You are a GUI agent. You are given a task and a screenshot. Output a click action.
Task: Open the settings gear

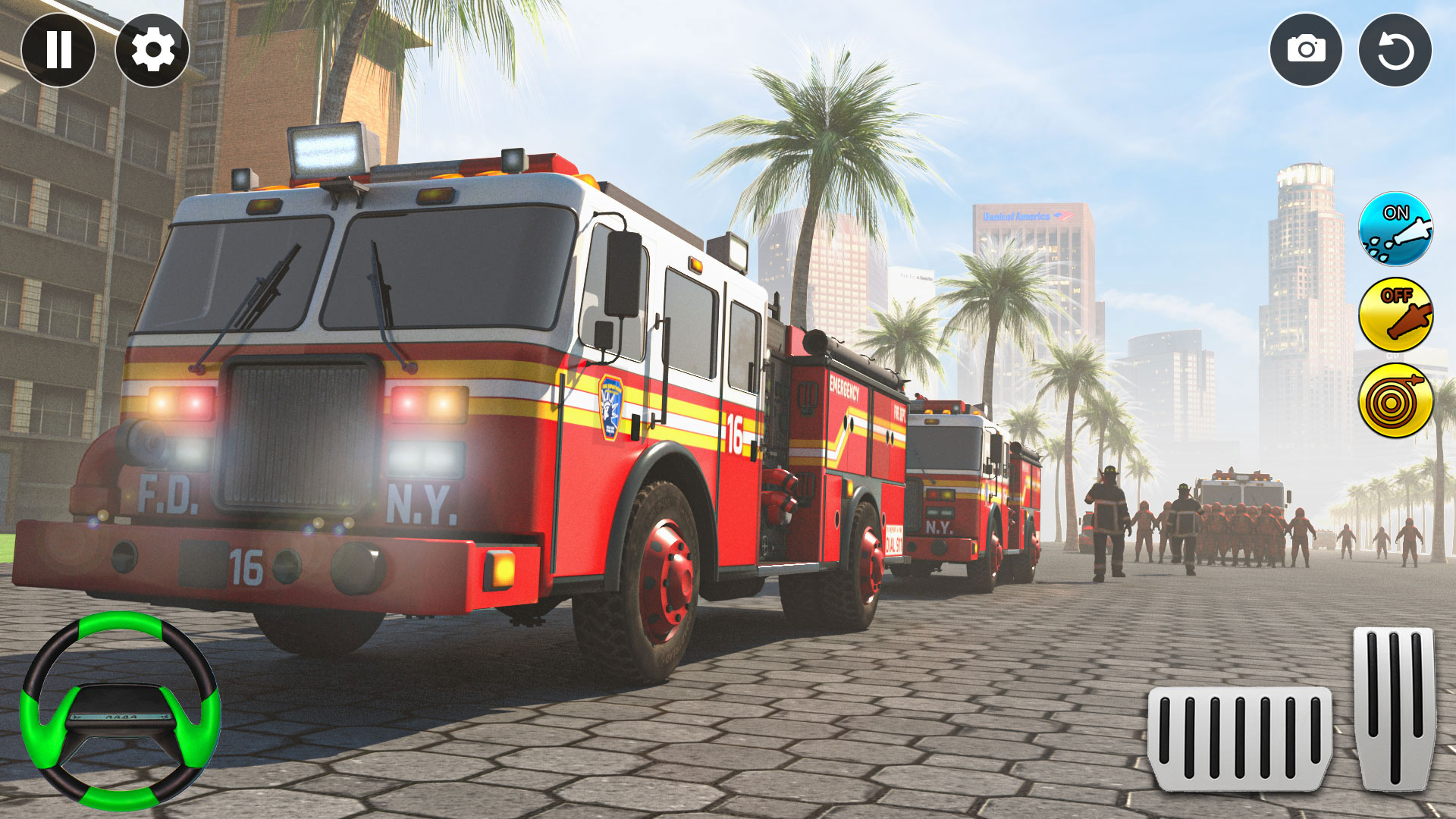pos(152,51)
